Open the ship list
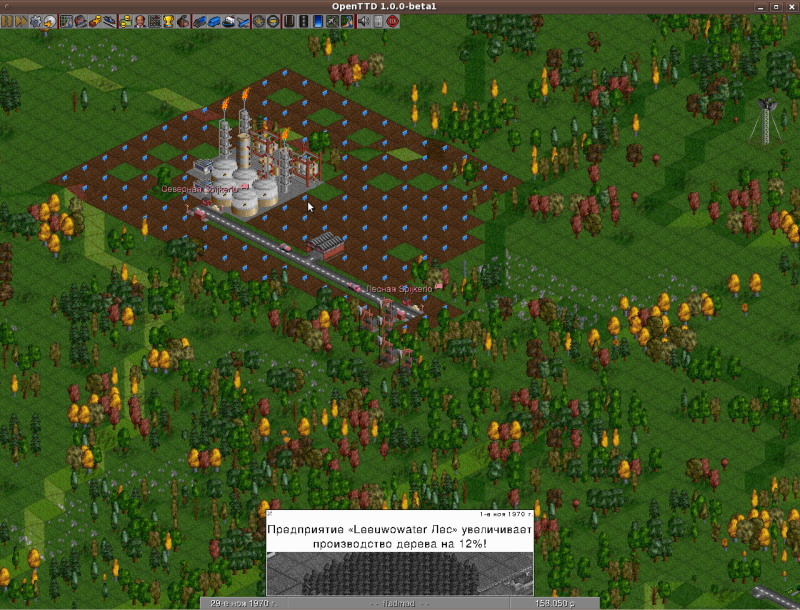The image size is (800, 610). coord(228,20)
